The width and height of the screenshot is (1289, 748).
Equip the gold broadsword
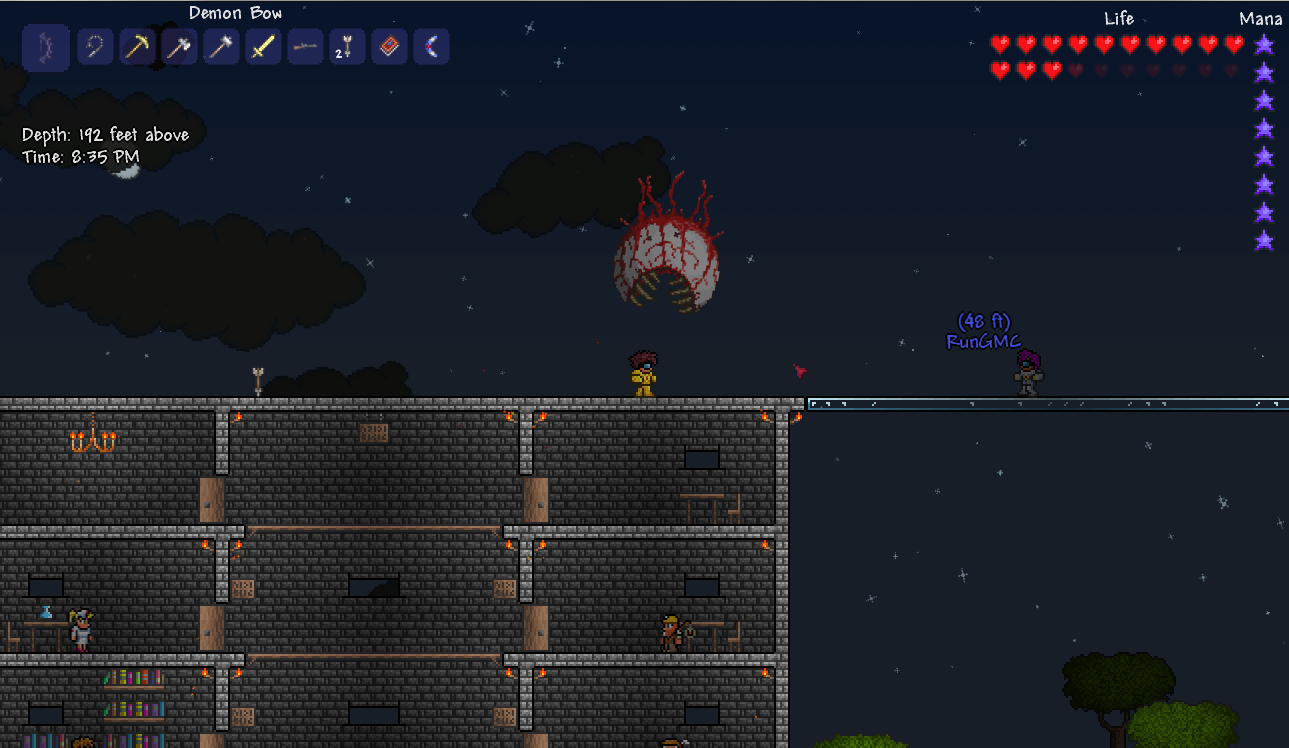263,47
